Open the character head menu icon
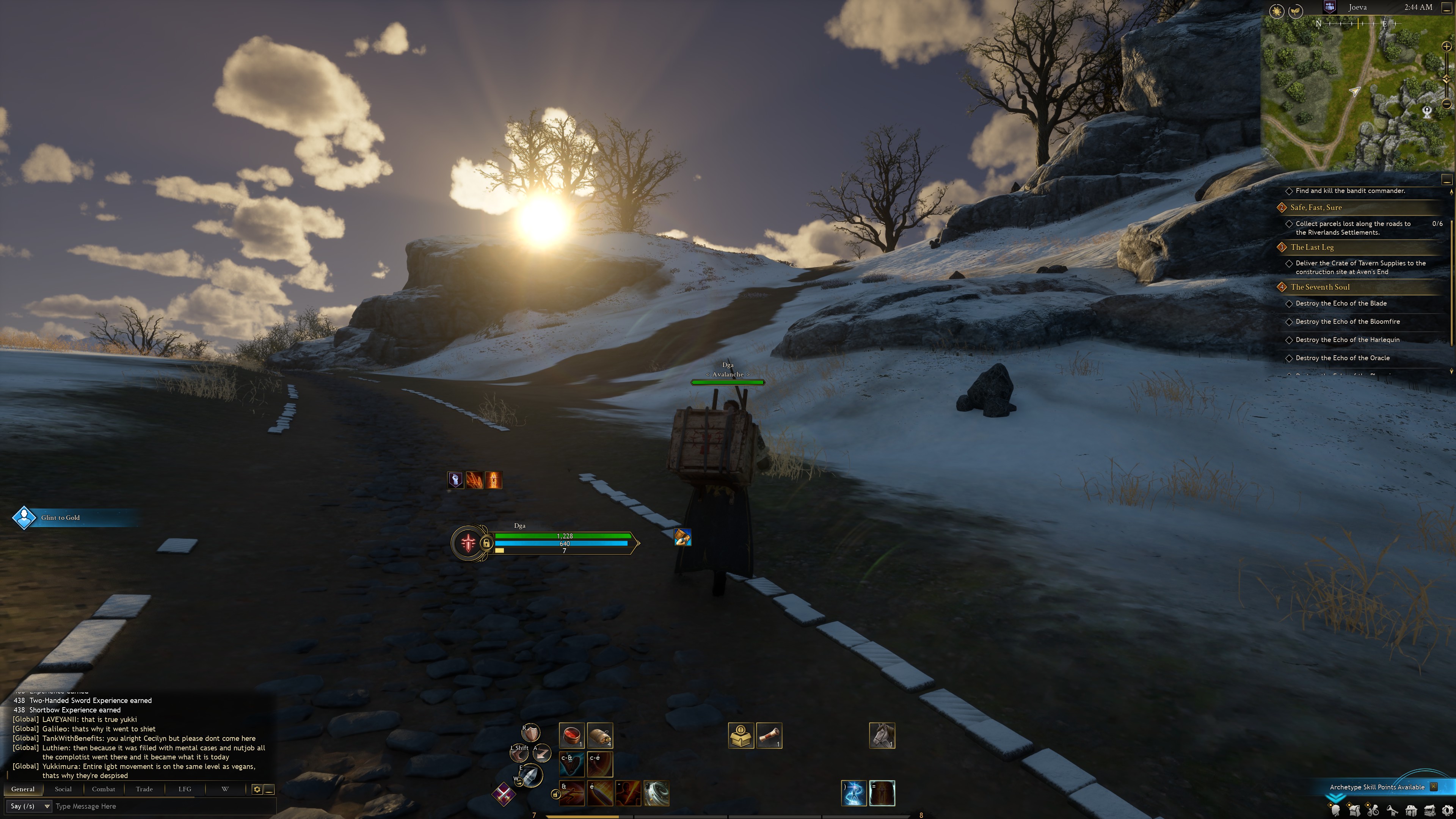This screenshot has height=819, width=1456. click(1335, 811)
